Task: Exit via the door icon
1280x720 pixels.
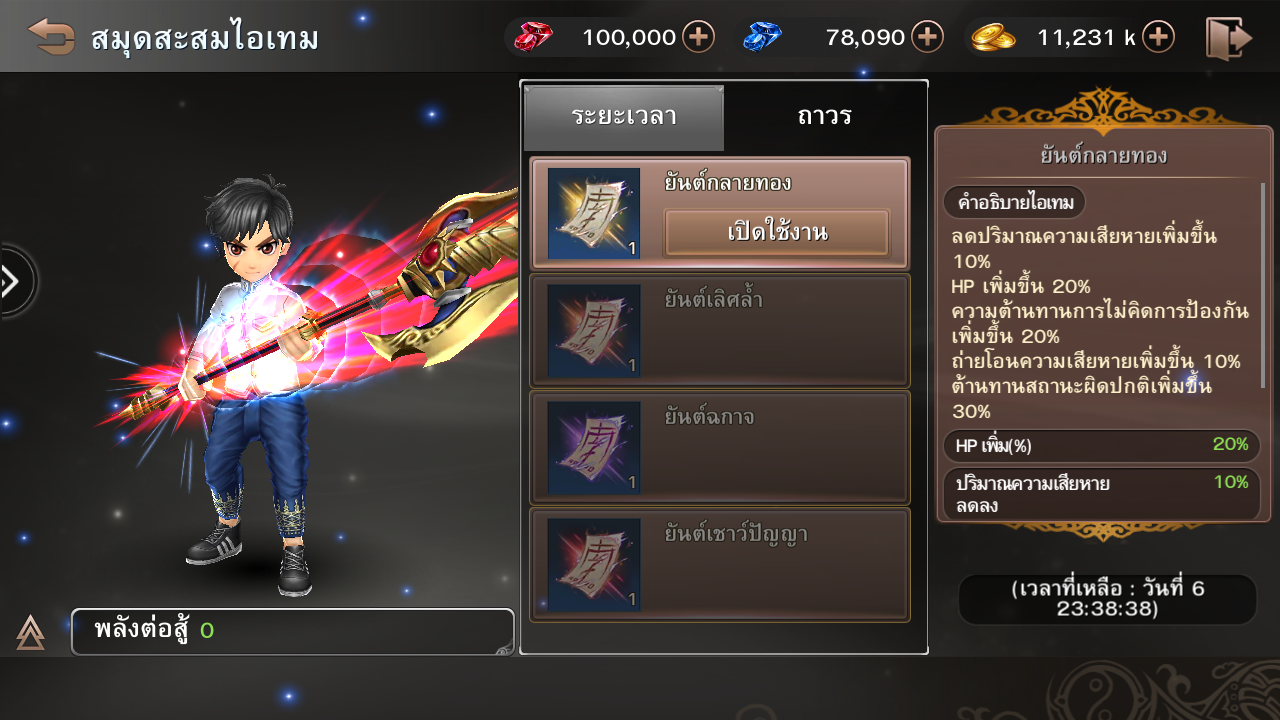Action: pyautogui.click(x=1229, y=38)
